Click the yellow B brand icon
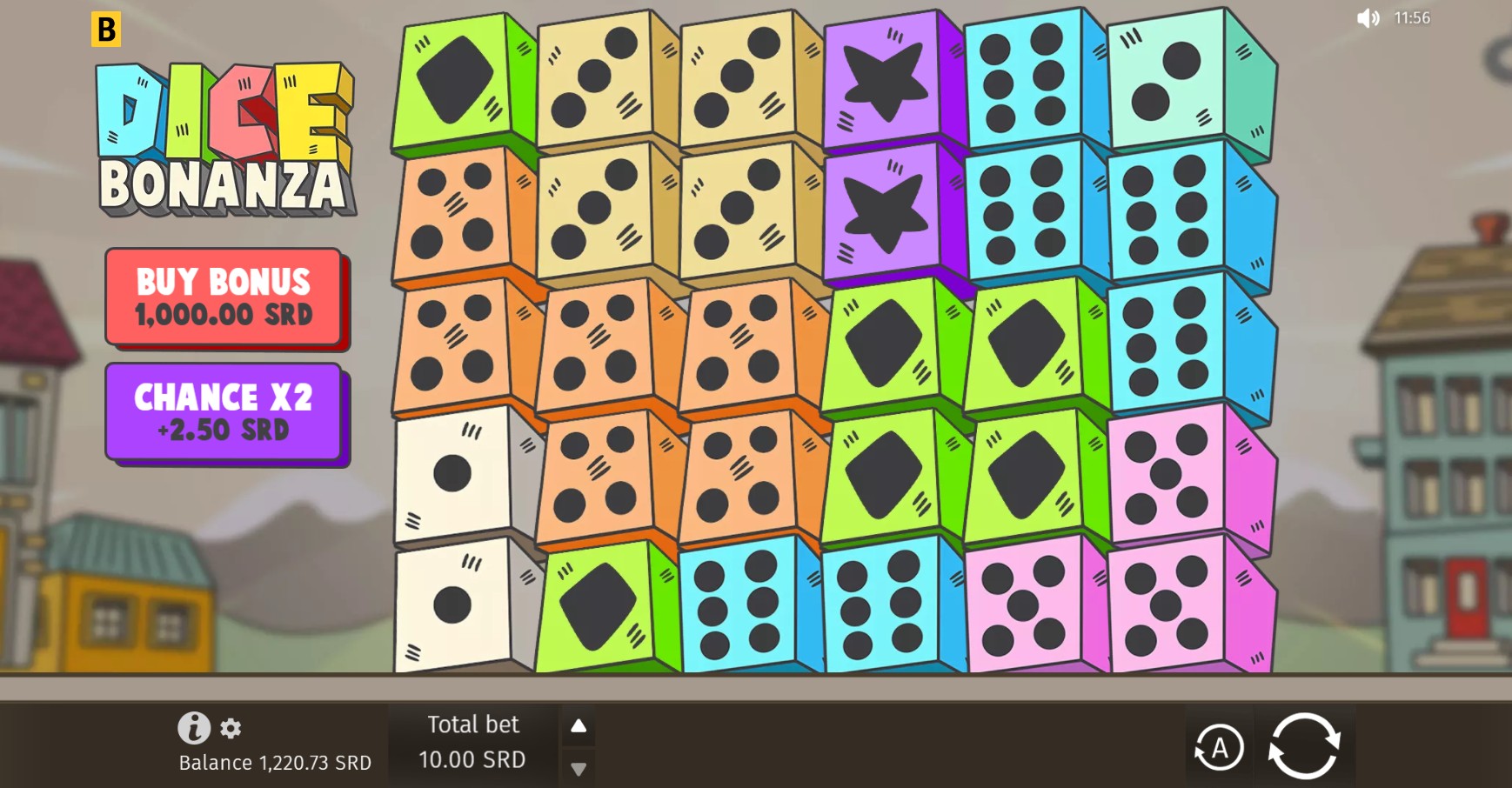Image resolution: width=1512 pixels, height=788 pixels. coord(108,29)
